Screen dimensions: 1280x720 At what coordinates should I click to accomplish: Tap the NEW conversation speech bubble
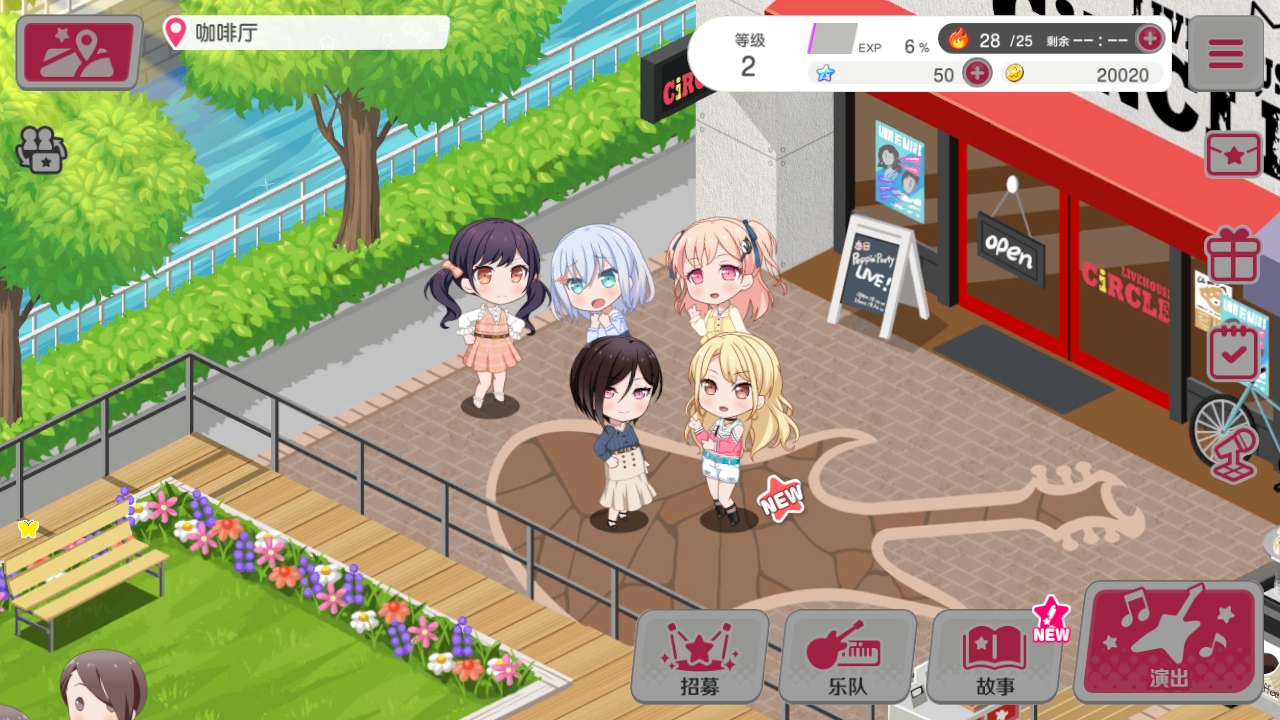pos(781,497)
